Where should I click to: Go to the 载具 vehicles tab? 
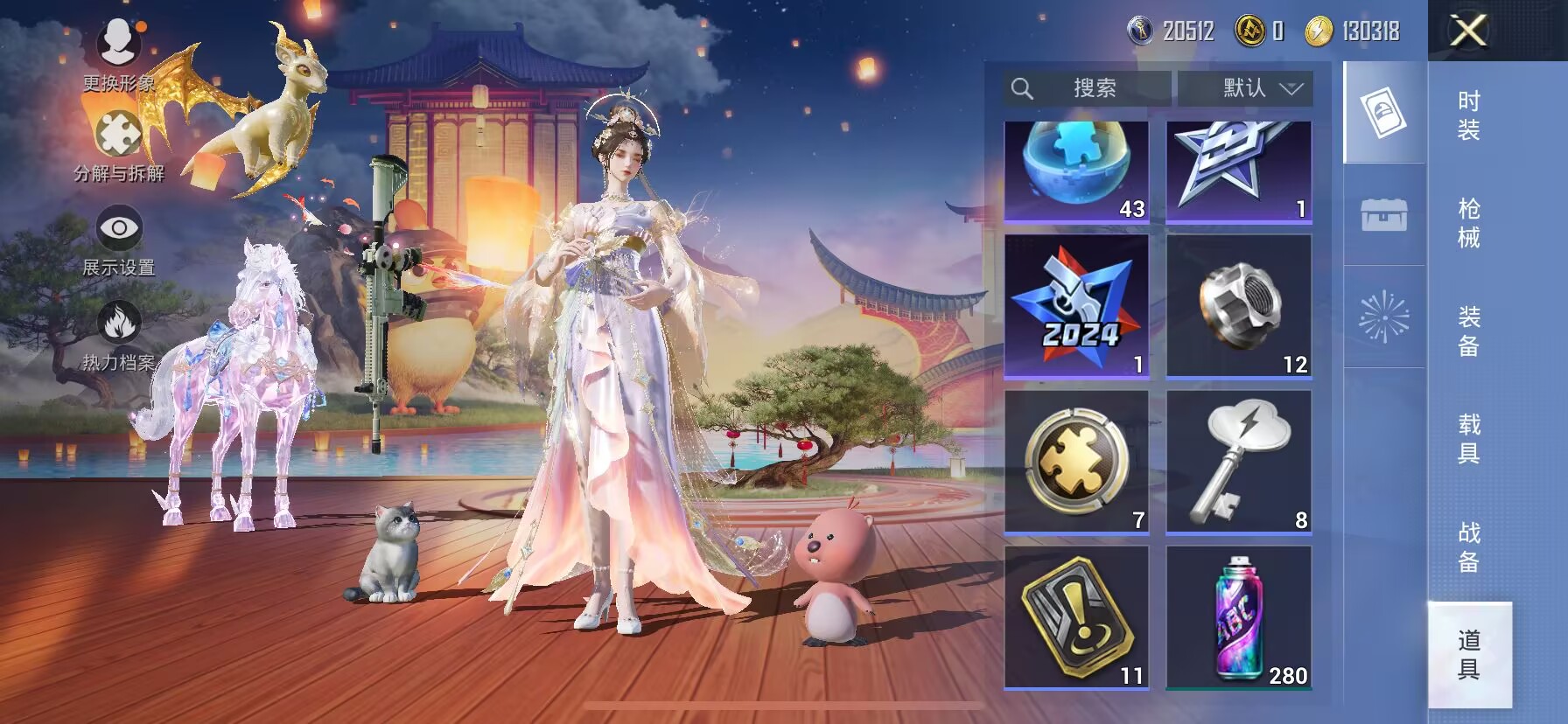pyautogui.click(x=1468, y=438)
